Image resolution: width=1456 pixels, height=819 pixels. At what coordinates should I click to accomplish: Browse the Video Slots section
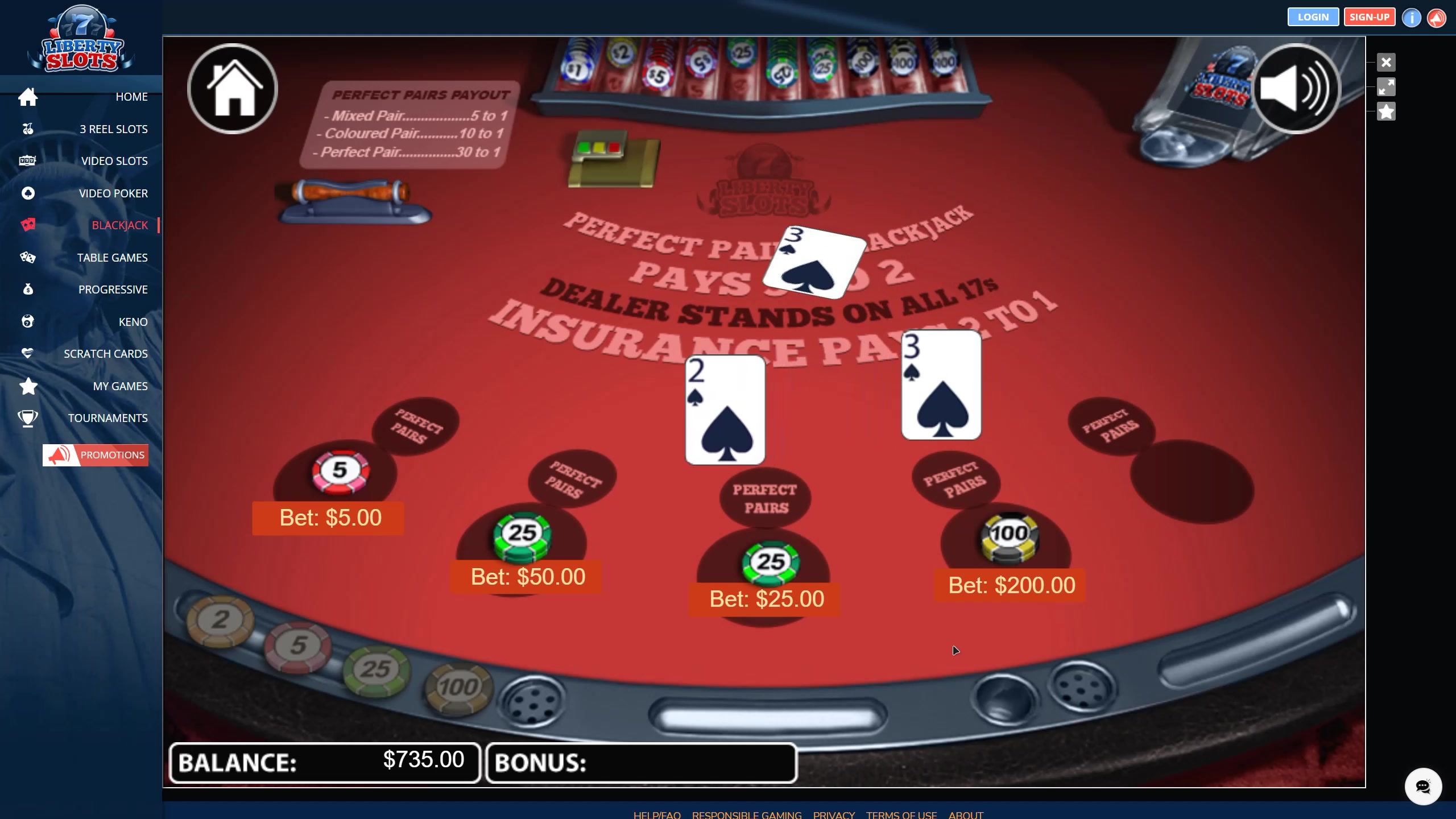(114, 161)
